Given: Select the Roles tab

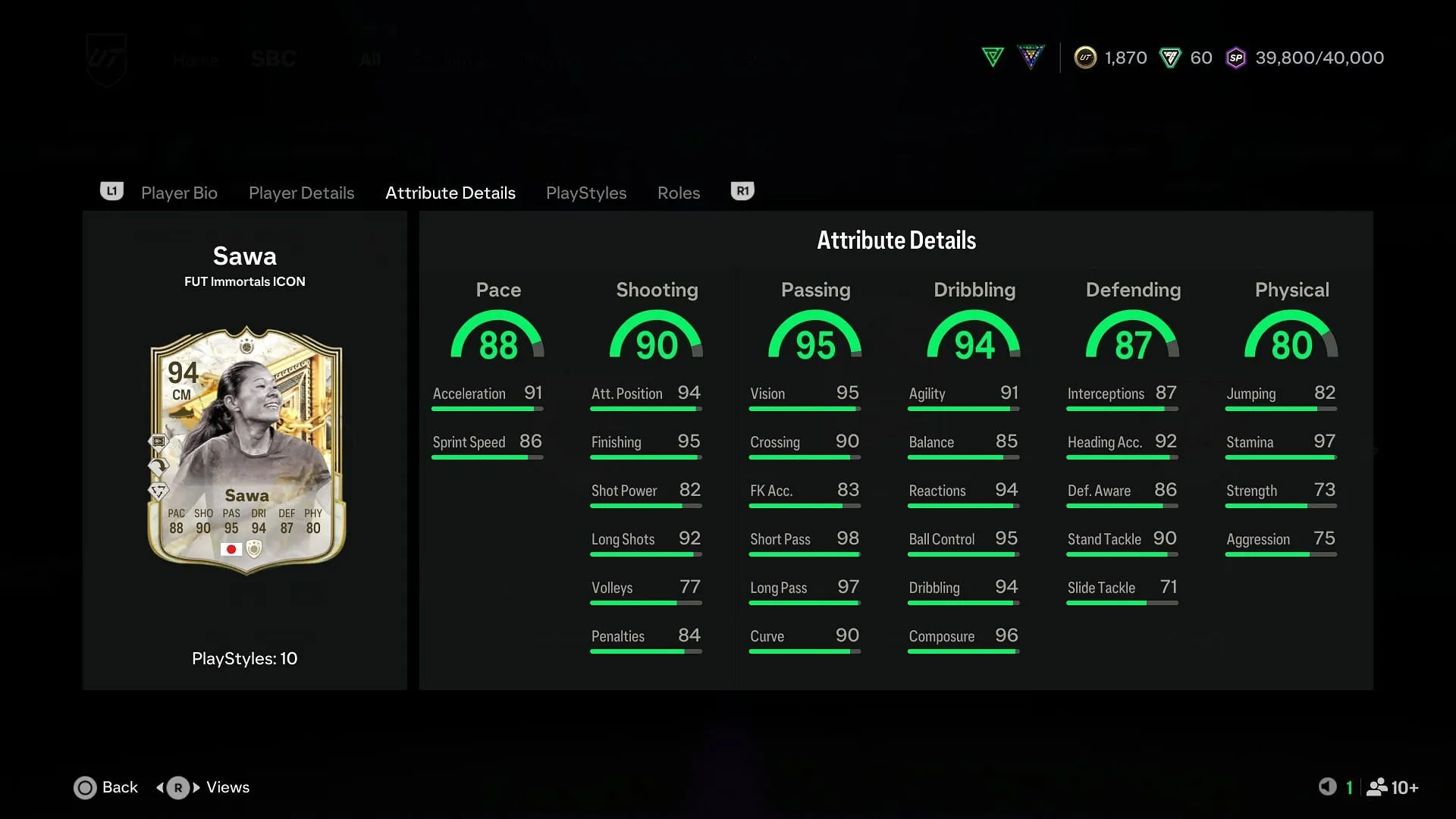Looking at the screenshot, I should point(678,193).
